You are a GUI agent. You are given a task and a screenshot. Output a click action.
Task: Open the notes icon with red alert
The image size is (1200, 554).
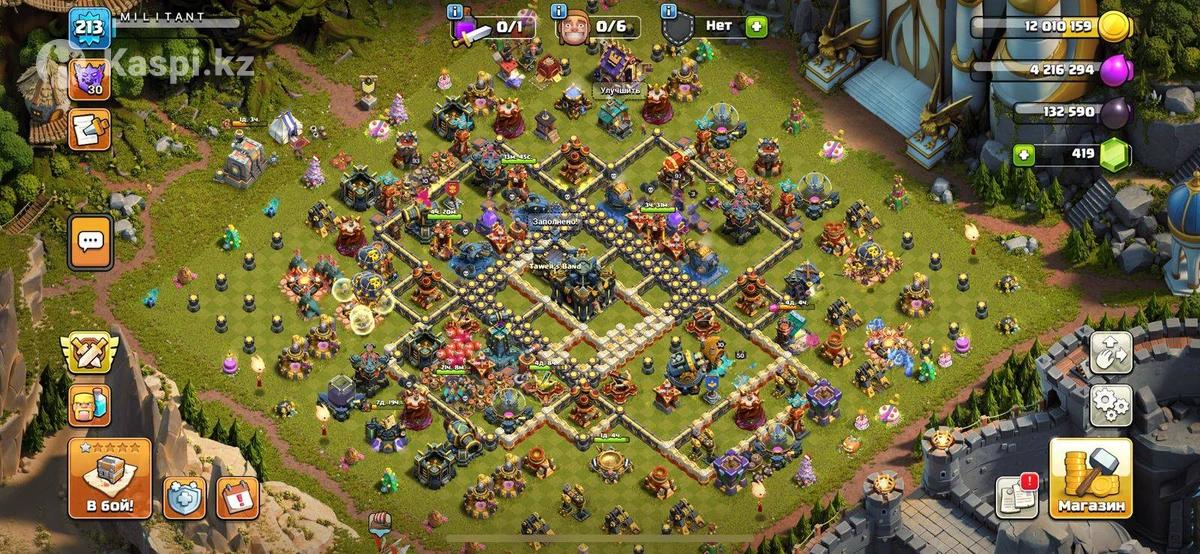(1017, 496)
